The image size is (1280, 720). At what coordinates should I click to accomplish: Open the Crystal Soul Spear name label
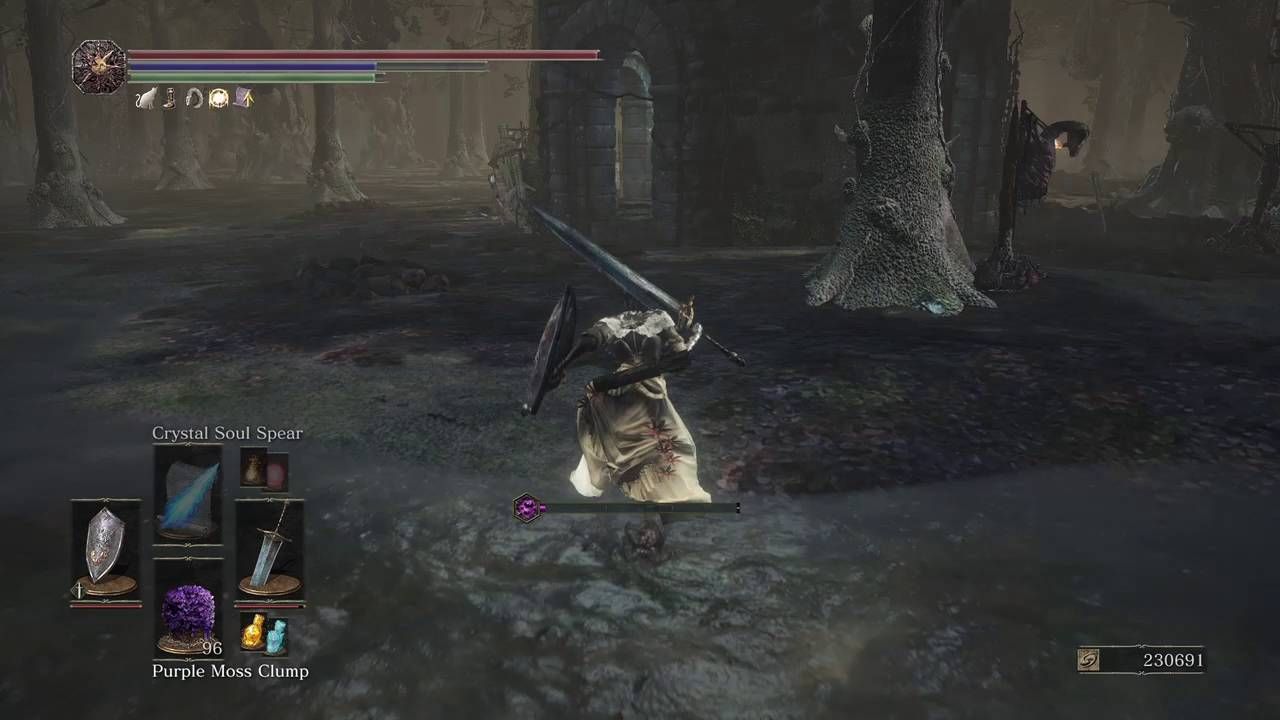click(x=227, y=433)
